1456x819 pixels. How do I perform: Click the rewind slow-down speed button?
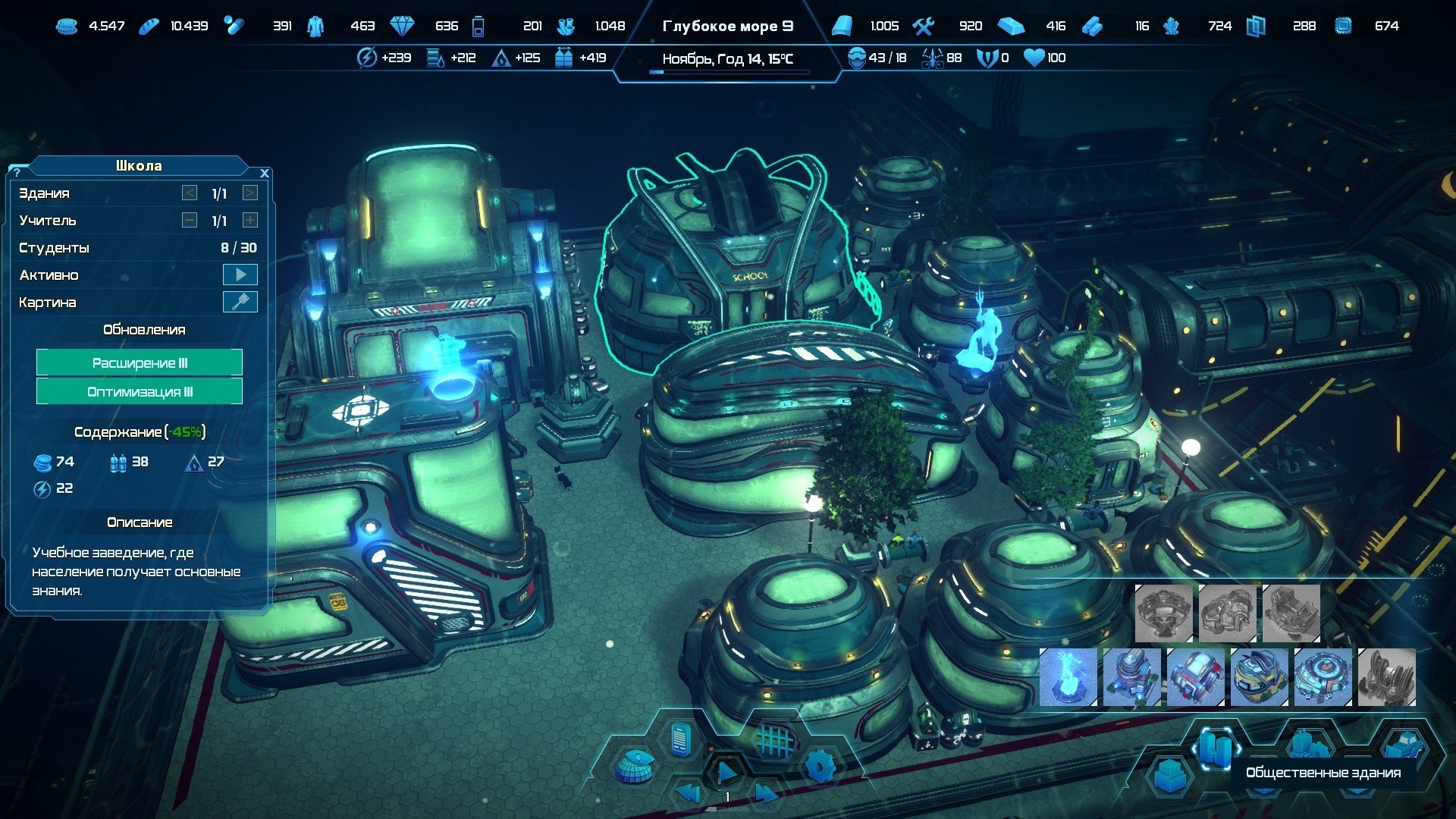(x=689, y=794)
